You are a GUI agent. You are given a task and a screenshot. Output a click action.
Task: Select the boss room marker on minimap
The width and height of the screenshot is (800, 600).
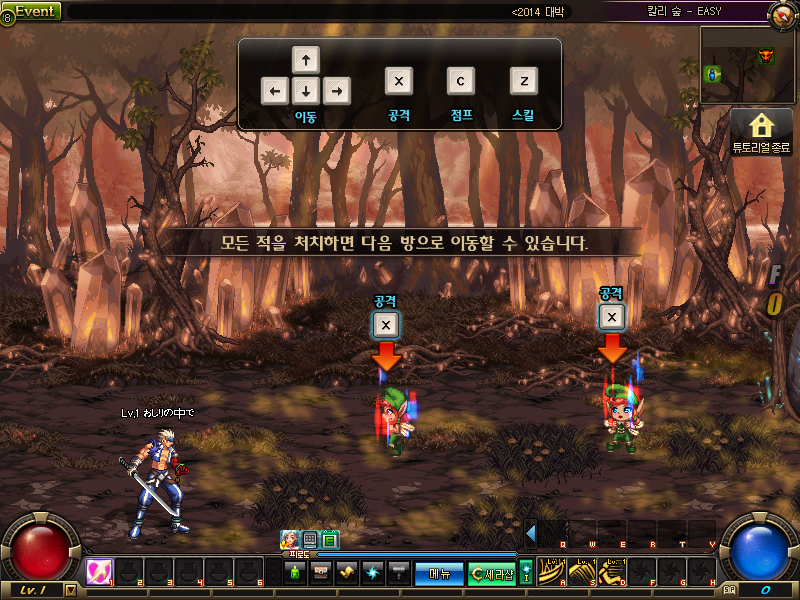[x=767, y=56]
